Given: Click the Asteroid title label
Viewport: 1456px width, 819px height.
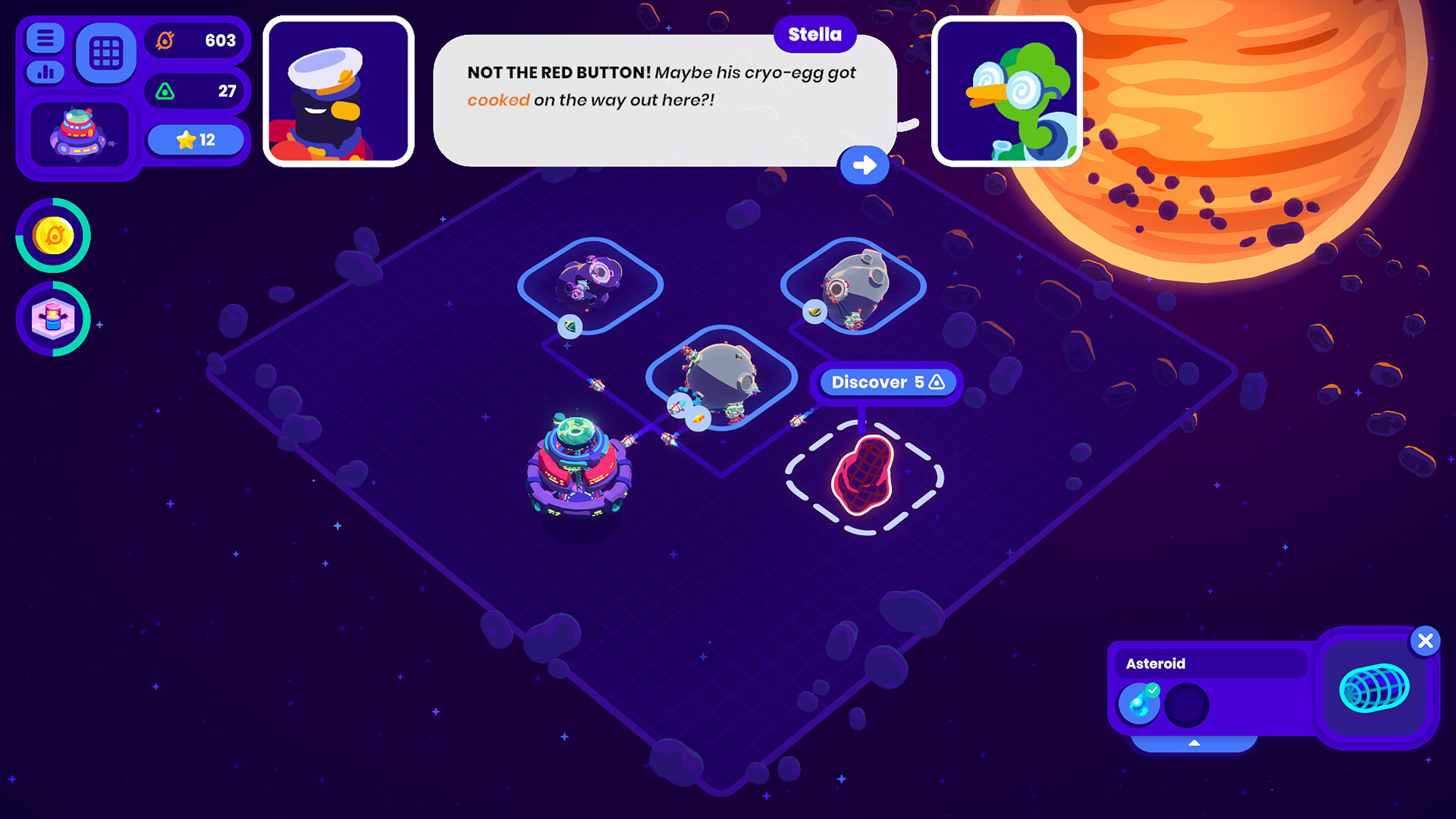Looking at the screenshot, I should pos(1156,664).
